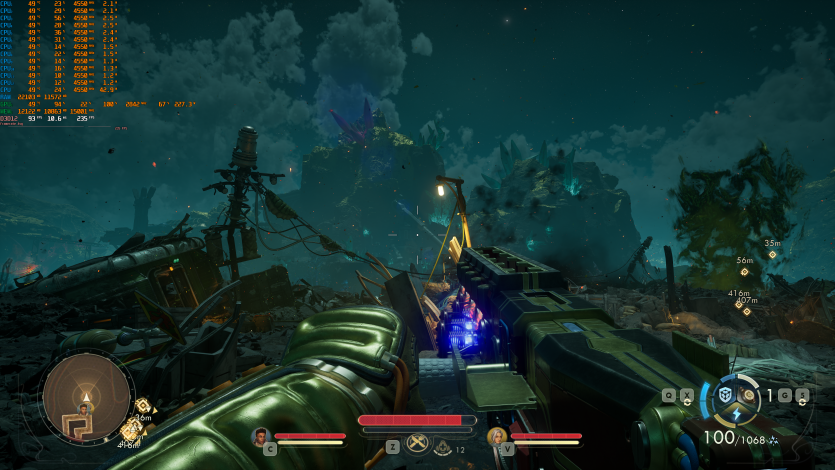
Task: Click the 35m objective waypoint marker
Action: click(x=772, y=255)
